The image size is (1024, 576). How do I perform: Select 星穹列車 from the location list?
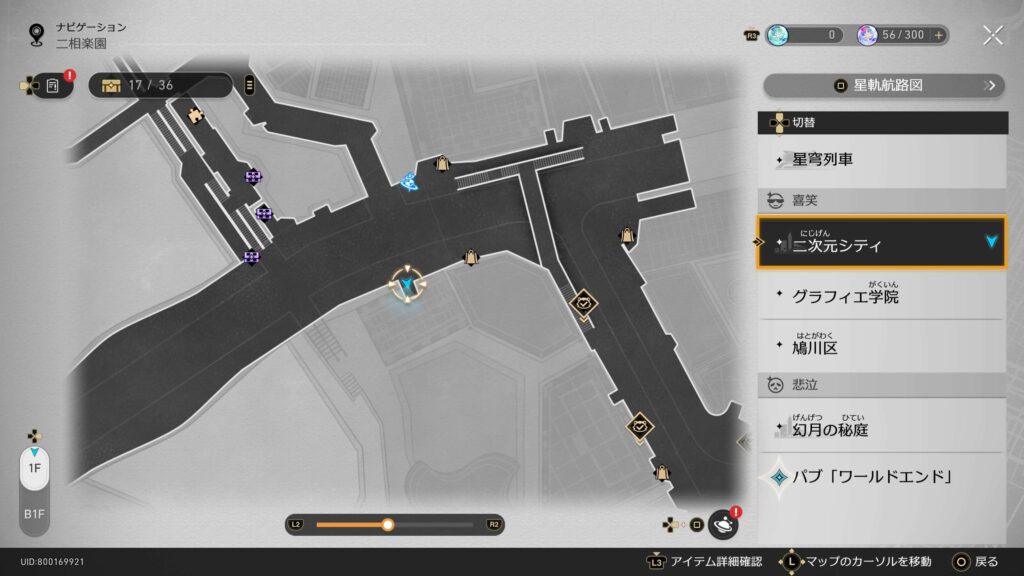click(881, 159)
